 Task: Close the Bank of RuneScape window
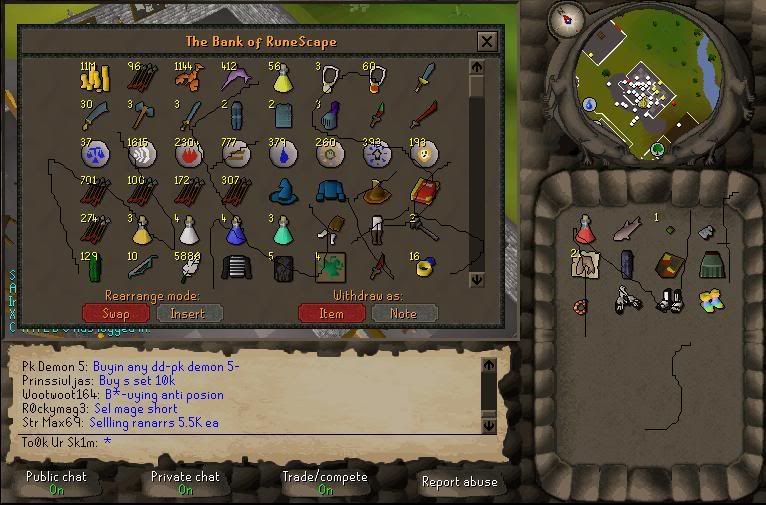click(x=486, y=41)
